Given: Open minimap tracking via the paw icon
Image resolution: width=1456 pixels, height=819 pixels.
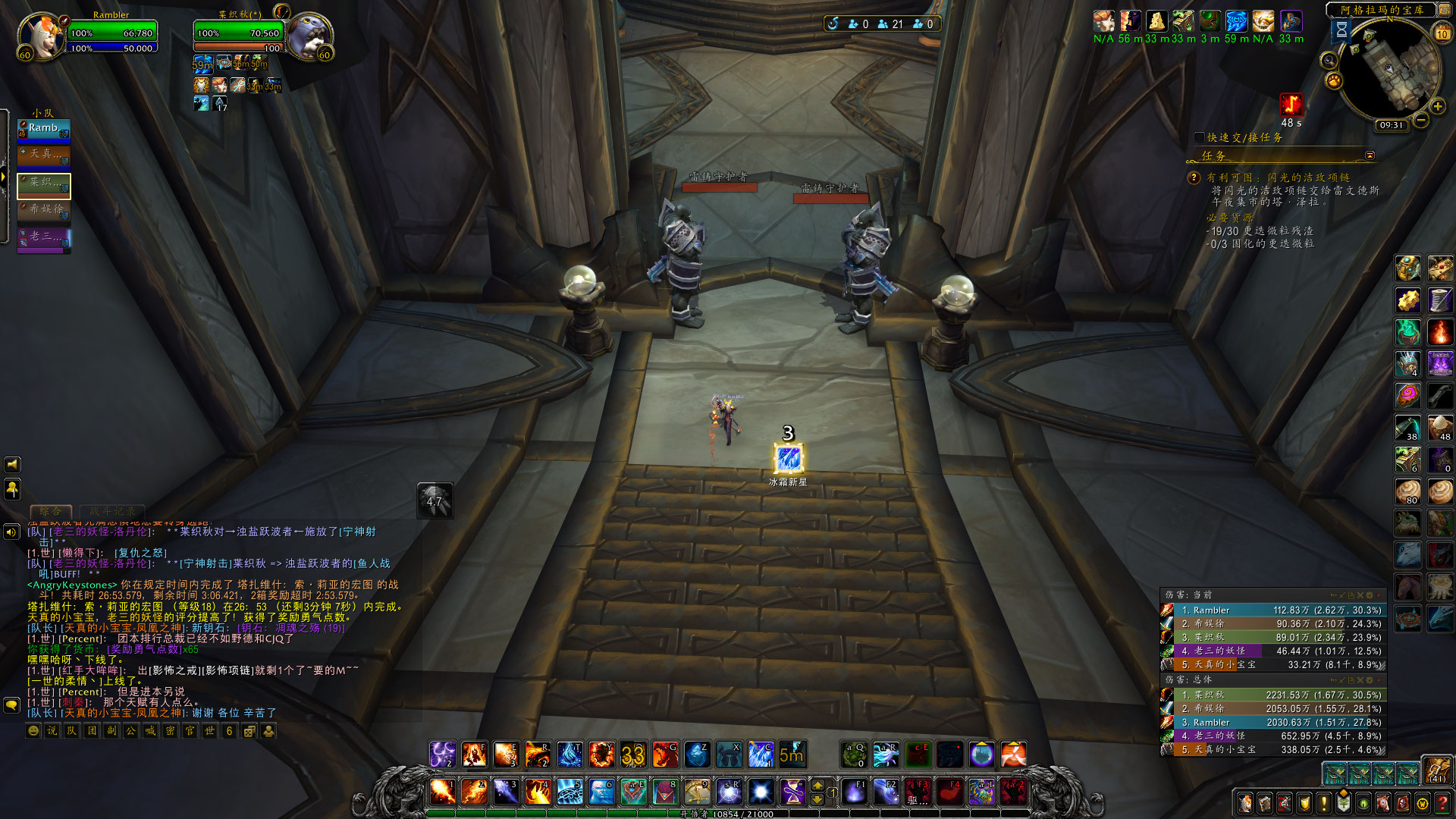Looking at the screenshot, I should coord(1334,80).
